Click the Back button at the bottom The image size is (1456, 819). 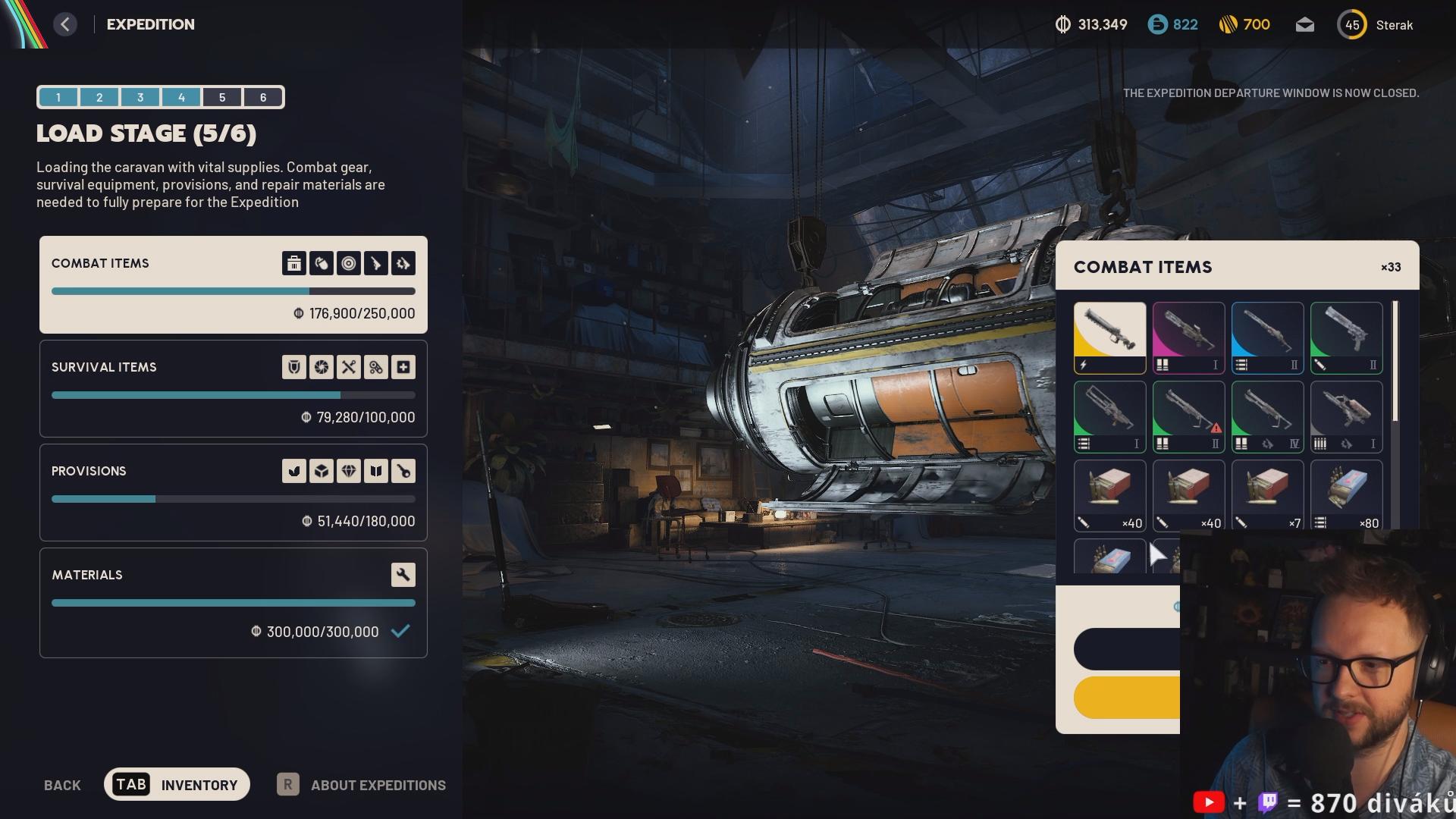62,785
